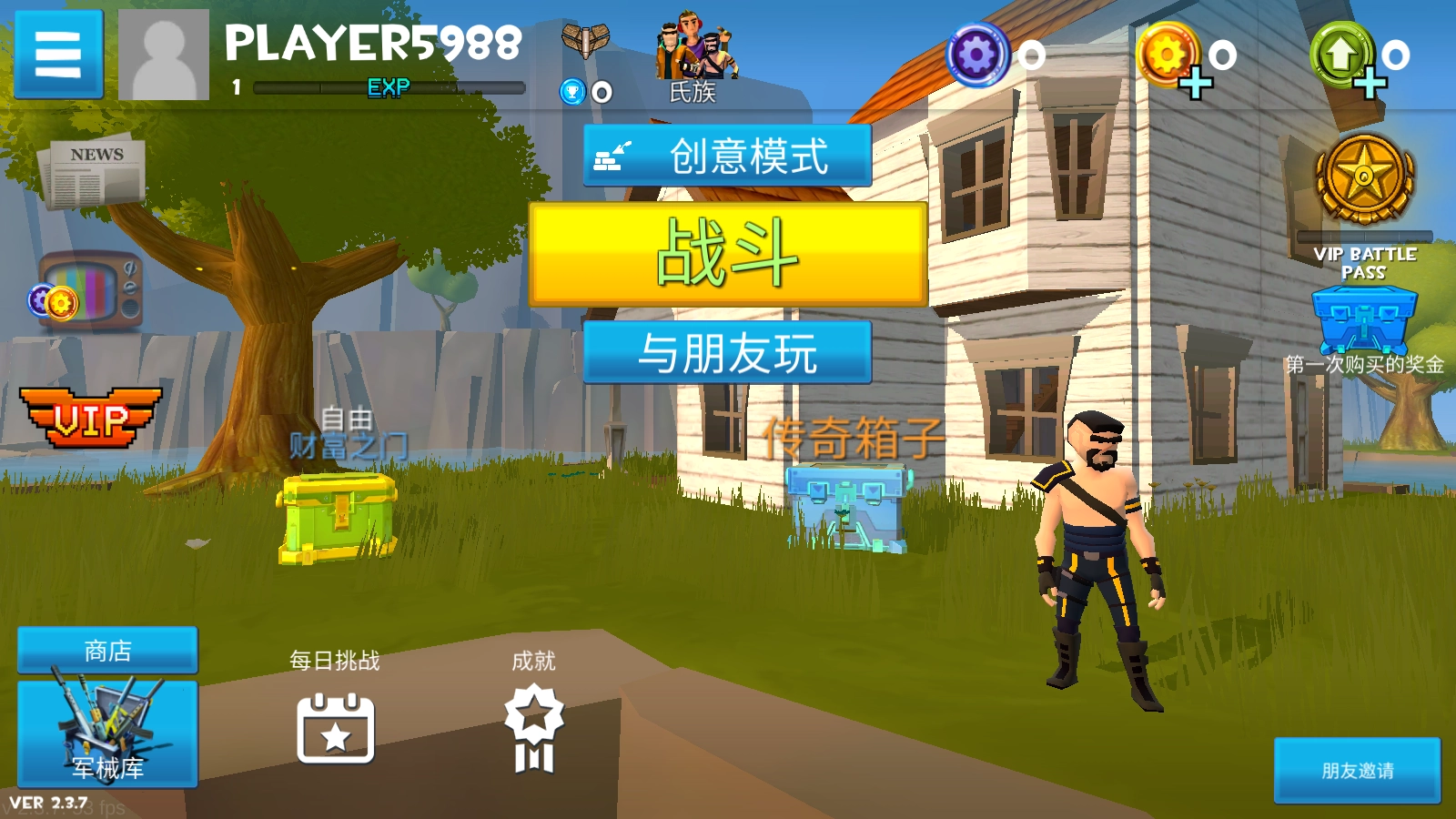Open the VIP offer icon
The height and width of the screenshot is (819, 1456).
(x=91, y=417)
